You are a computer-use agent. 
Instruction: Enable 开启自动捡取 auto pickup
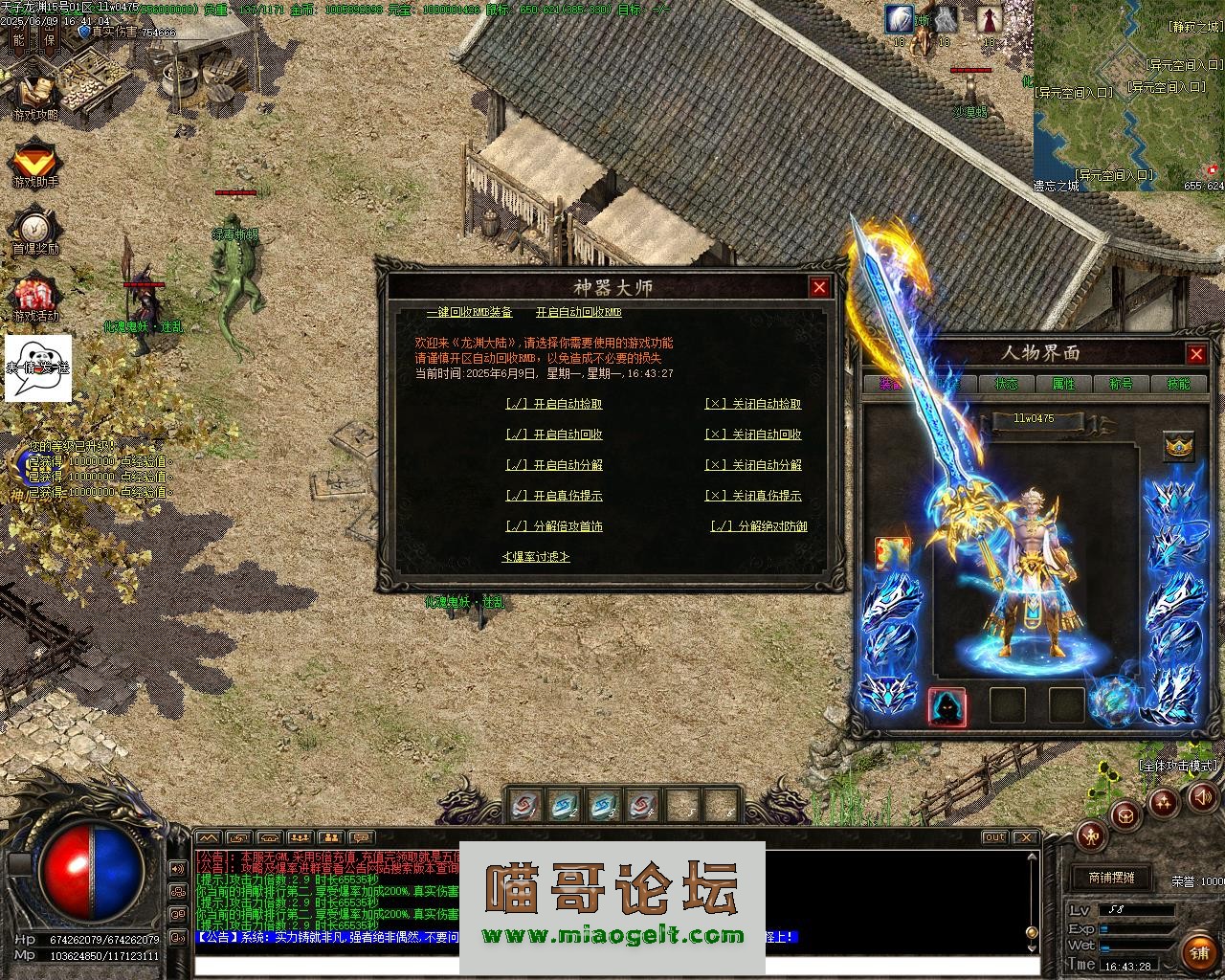tap(554, 405)
